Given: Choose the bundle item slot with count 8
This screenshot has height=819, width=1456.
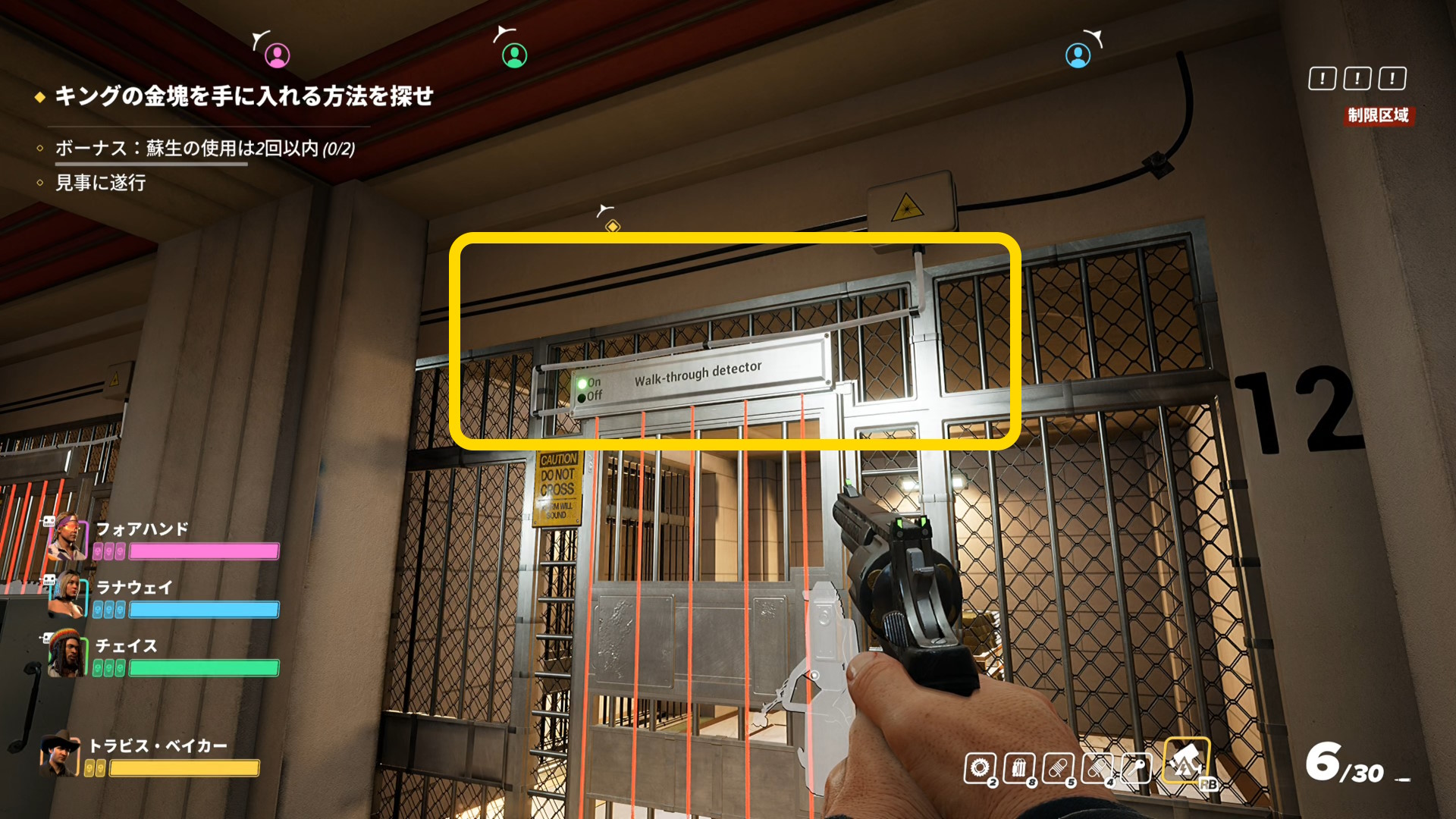Looking at the screenshot, I should tap(1018, 768).
